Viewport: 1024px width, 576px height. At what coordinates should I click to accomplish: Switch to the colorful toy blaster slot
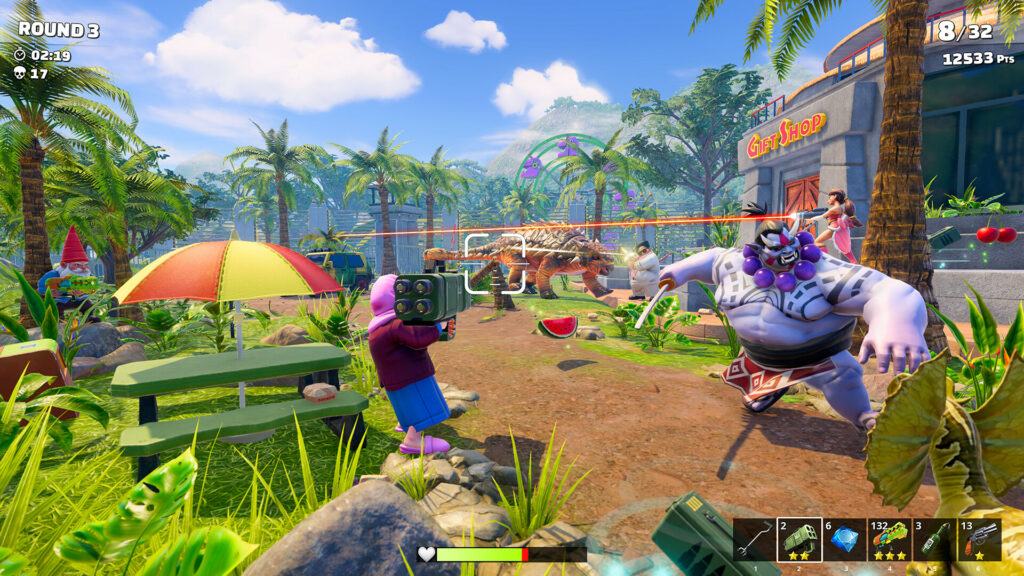point(890,539)
